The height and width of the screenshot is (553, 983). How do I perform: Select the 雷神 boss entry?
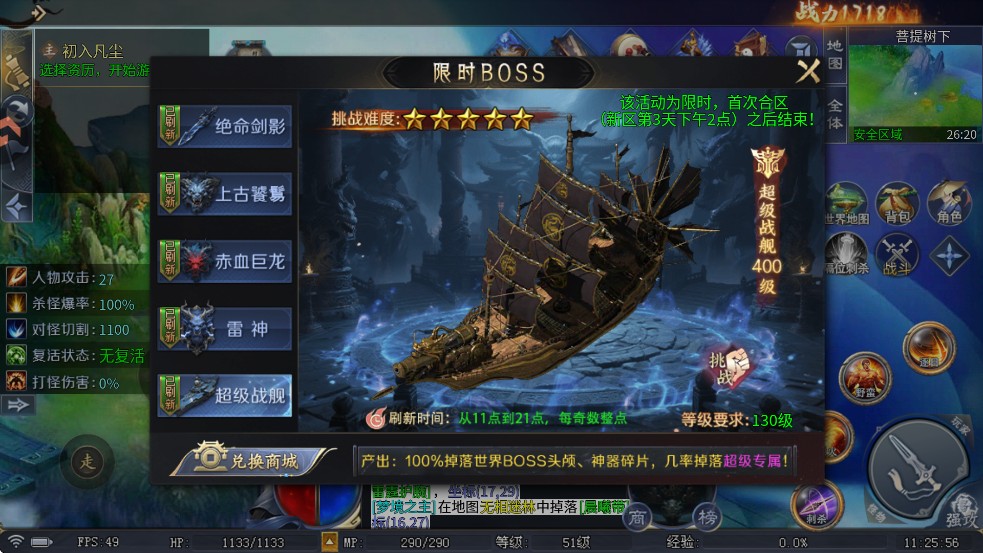[x=225, y=328]
